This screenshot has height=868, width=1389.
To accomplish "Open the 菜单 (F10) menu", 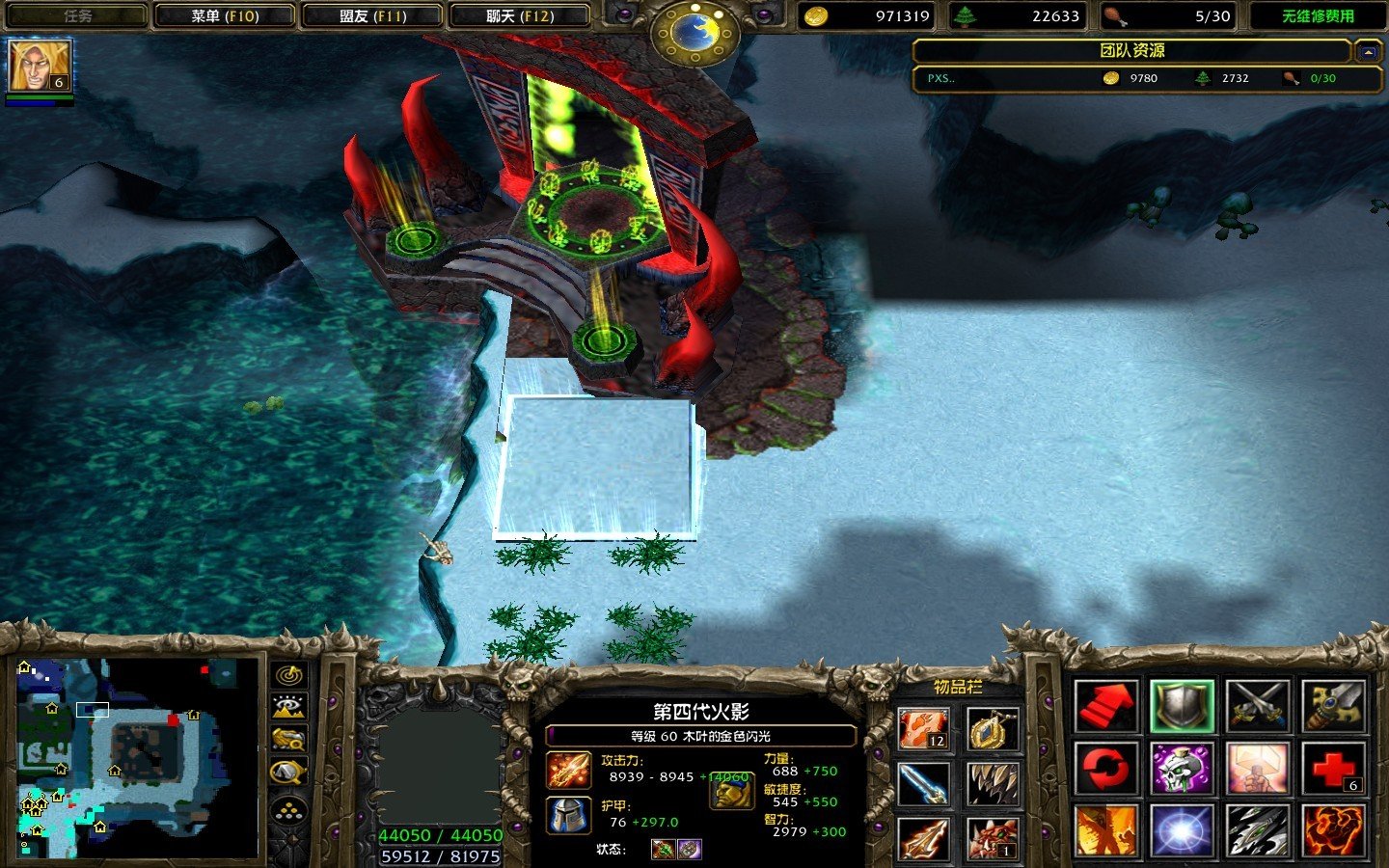I will tap(224, 16).
